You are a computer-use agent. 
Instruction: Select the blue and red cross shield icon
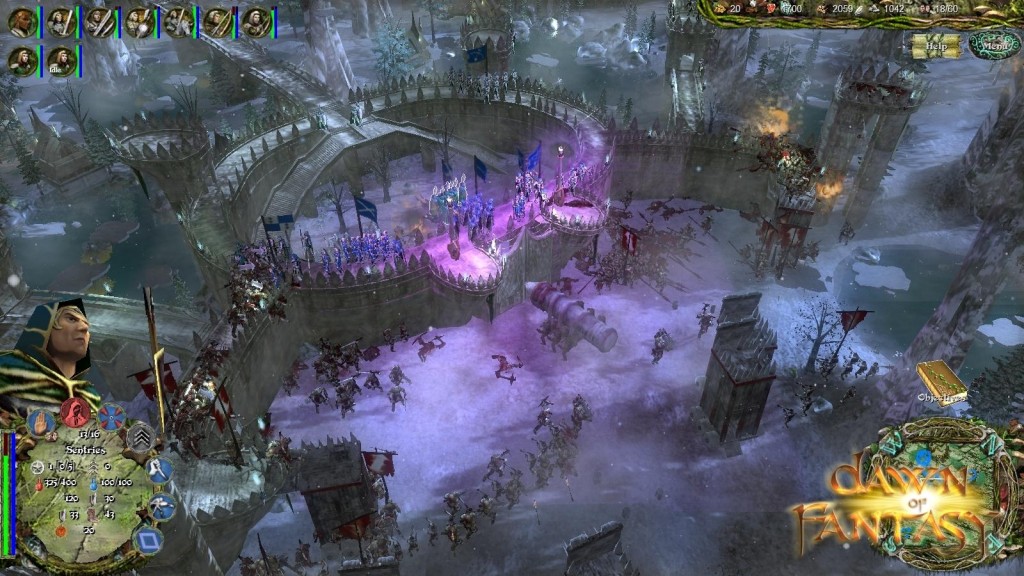tap(111, 416)
